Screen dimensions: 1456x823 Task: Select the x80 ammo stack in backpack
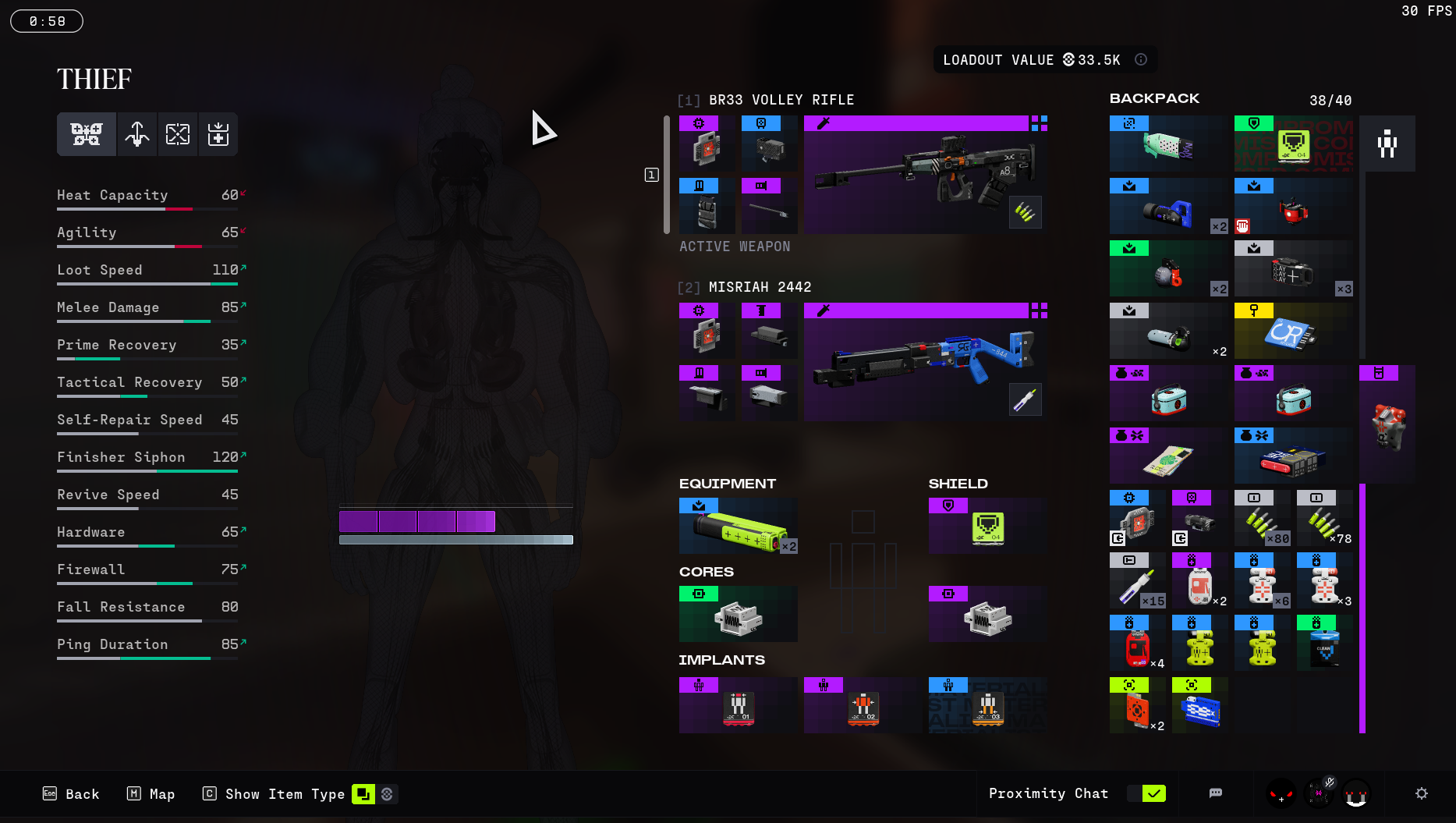pos(1262,519)
